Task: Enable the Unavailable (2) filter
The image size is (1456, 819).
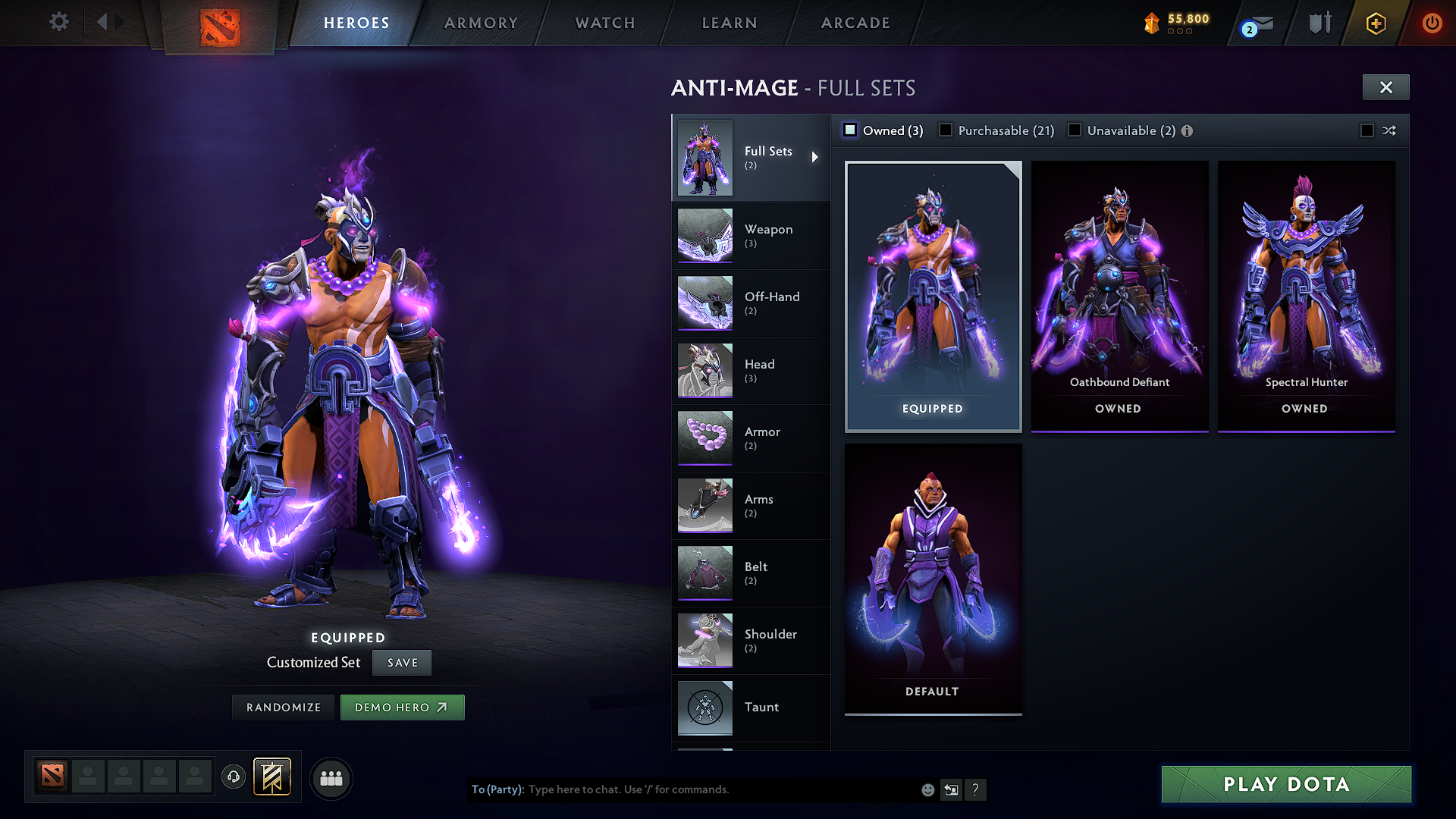Action: pyautogui.click(x=1075, y=130)
